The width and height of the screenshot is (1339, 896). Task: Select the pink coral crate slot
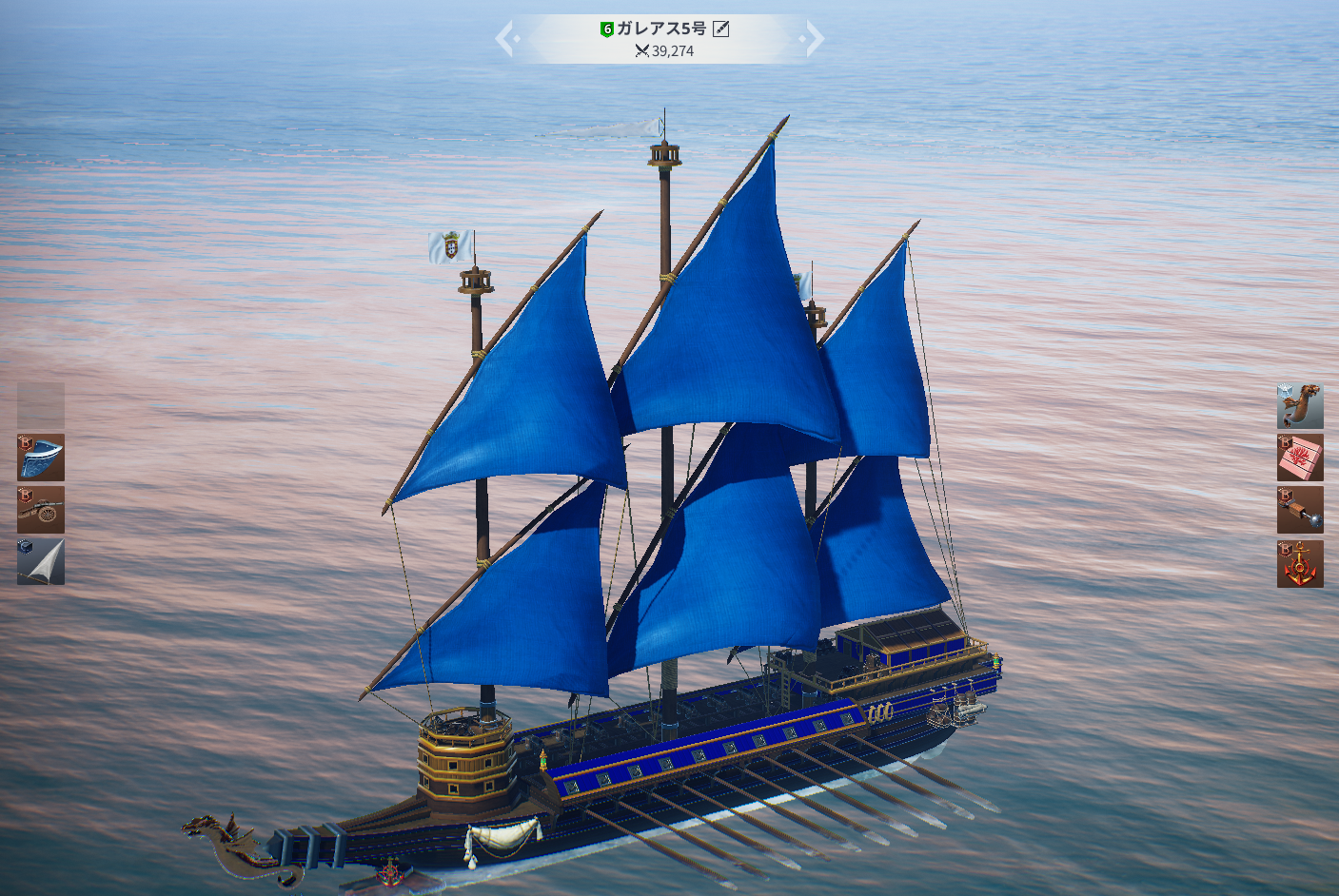[1299, 458]
